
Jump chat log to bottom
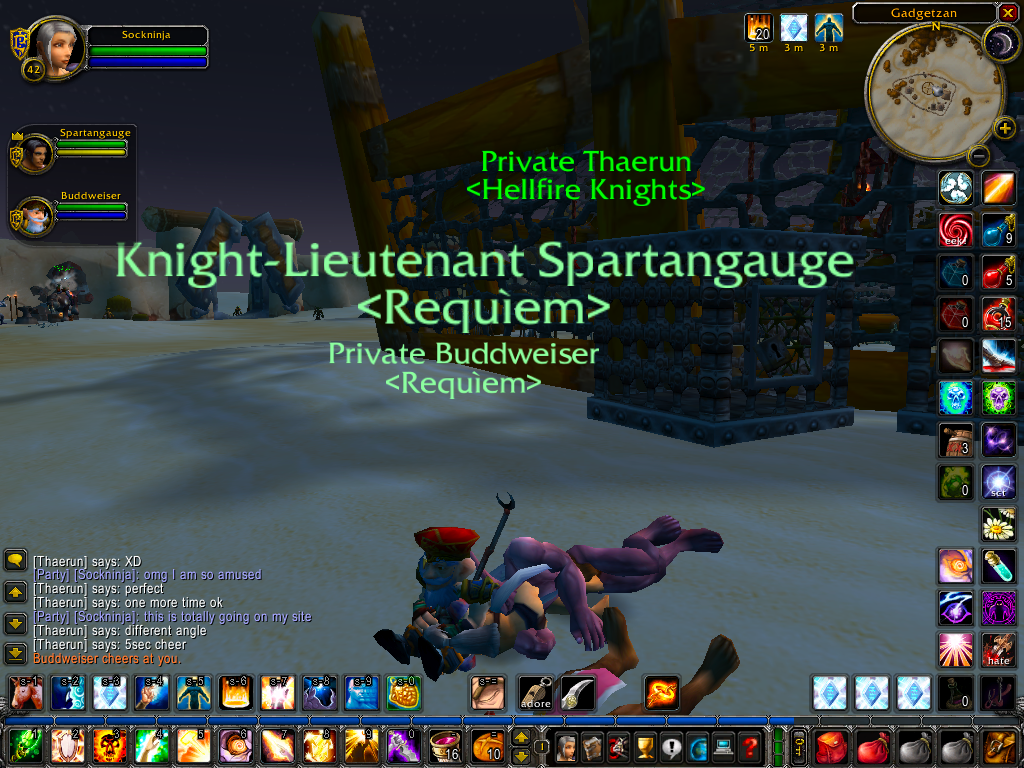15,654
